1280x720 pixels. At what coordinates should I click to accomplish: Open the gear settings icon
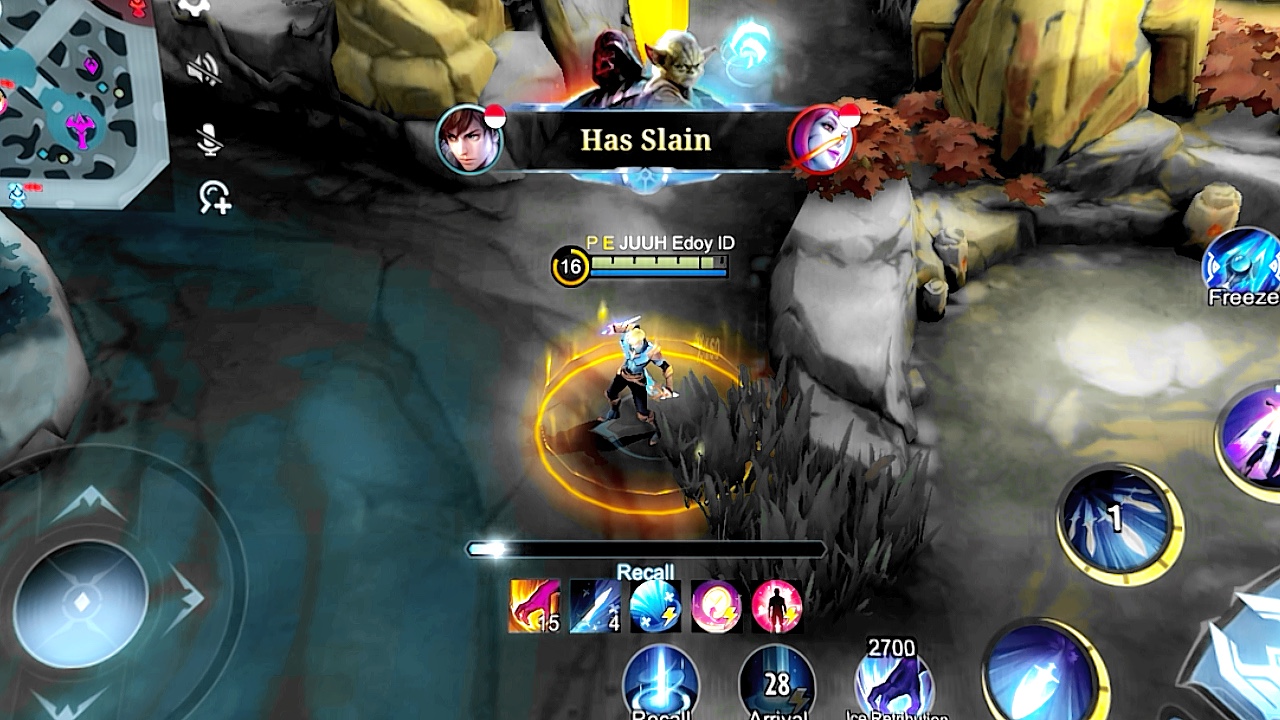pos(193,8)
